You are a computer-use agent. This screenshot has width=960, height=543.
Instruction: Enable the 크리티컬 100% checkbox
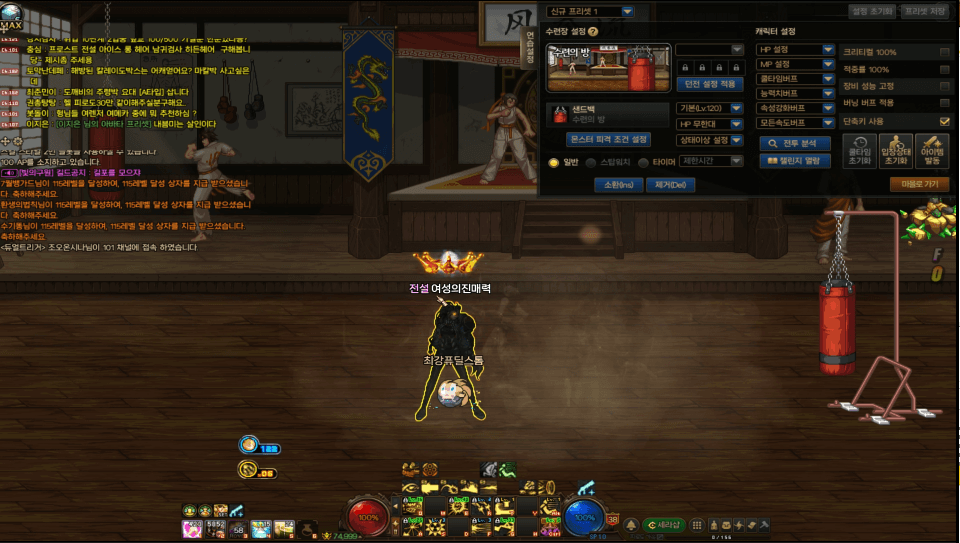[944, 52]
